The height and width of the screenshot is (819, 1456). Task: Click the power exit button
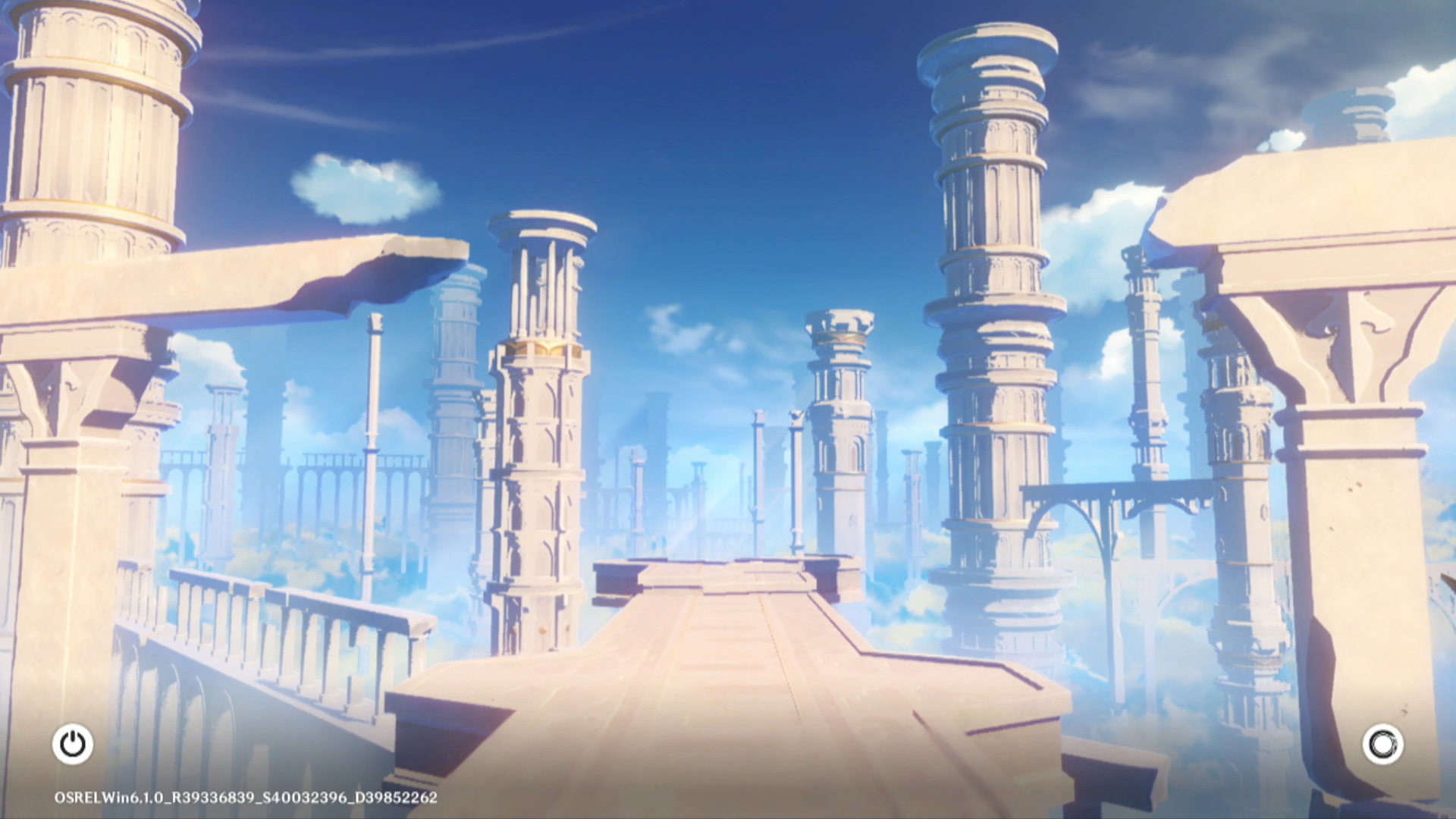(73, 744)
